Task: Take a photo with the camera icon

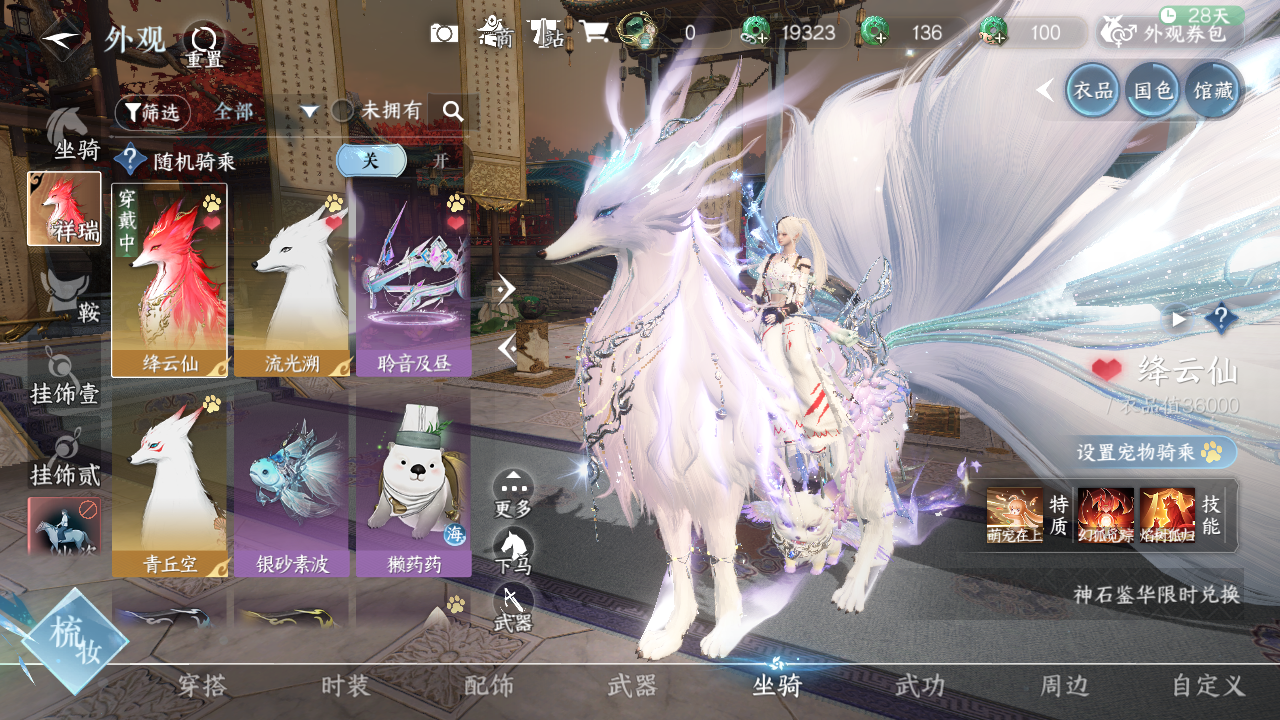Action: click(x=444, y=33)
